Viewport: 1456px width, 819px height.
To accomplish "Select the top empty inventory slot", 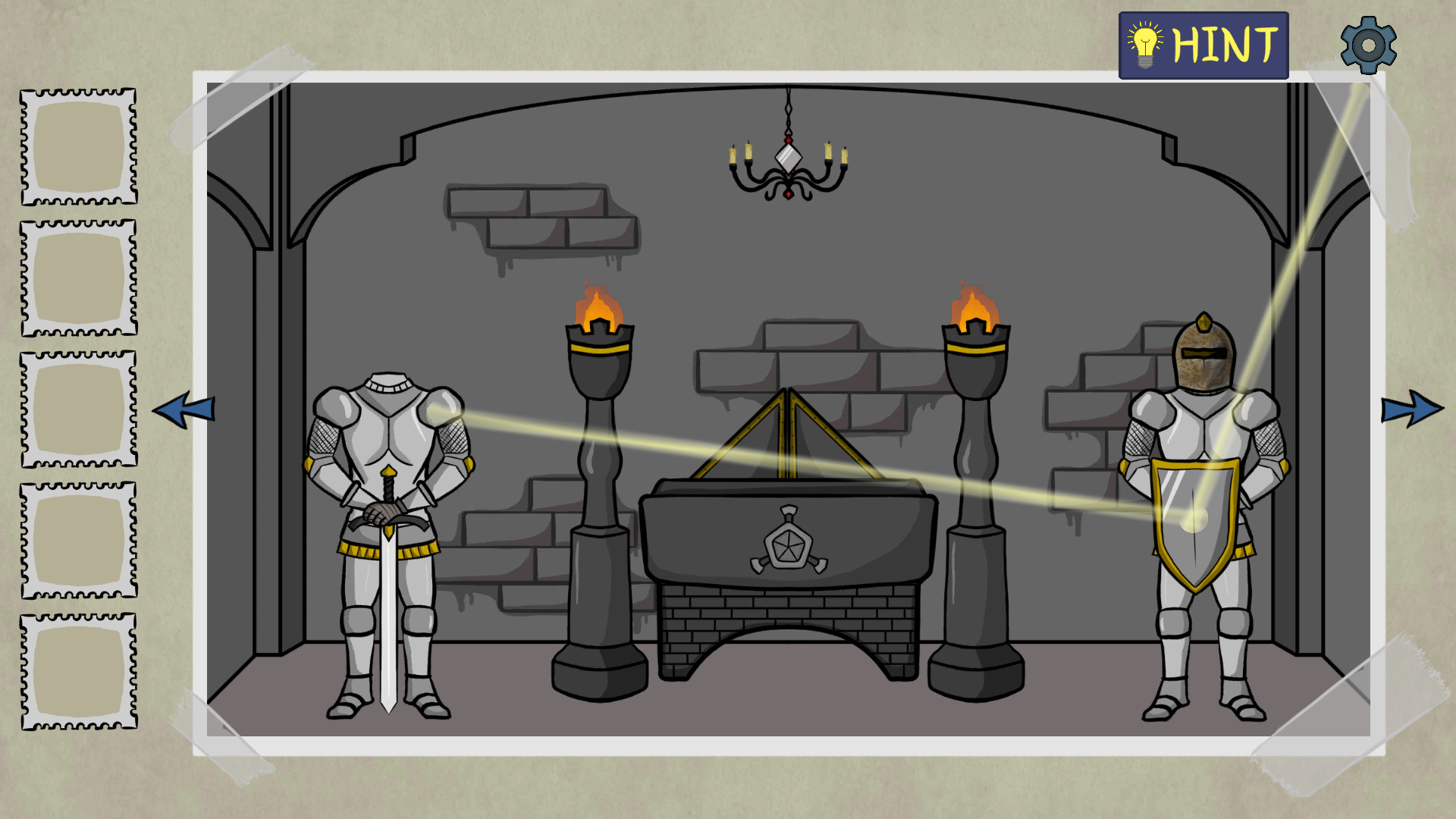I will [78, 146].
